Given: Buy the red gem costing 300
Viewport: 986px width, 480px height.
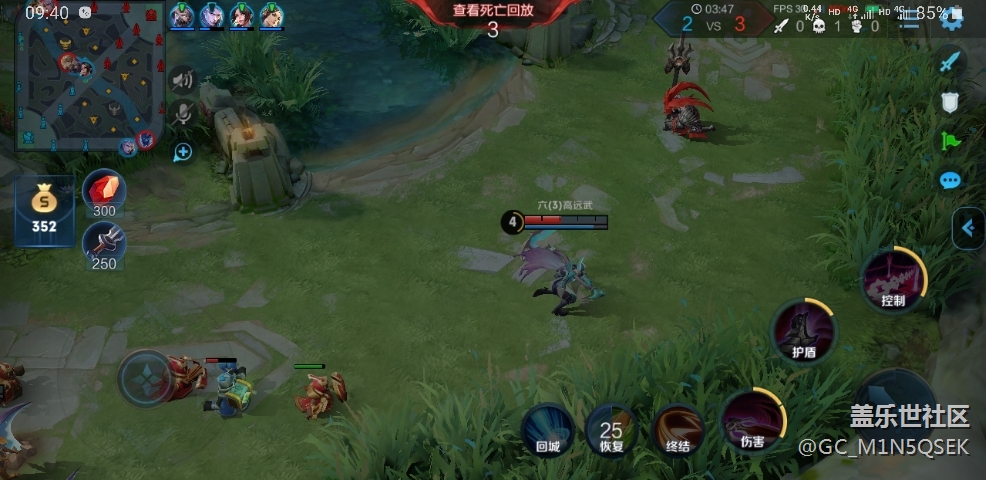Looking at the screenshot, I should coord(104,191).
